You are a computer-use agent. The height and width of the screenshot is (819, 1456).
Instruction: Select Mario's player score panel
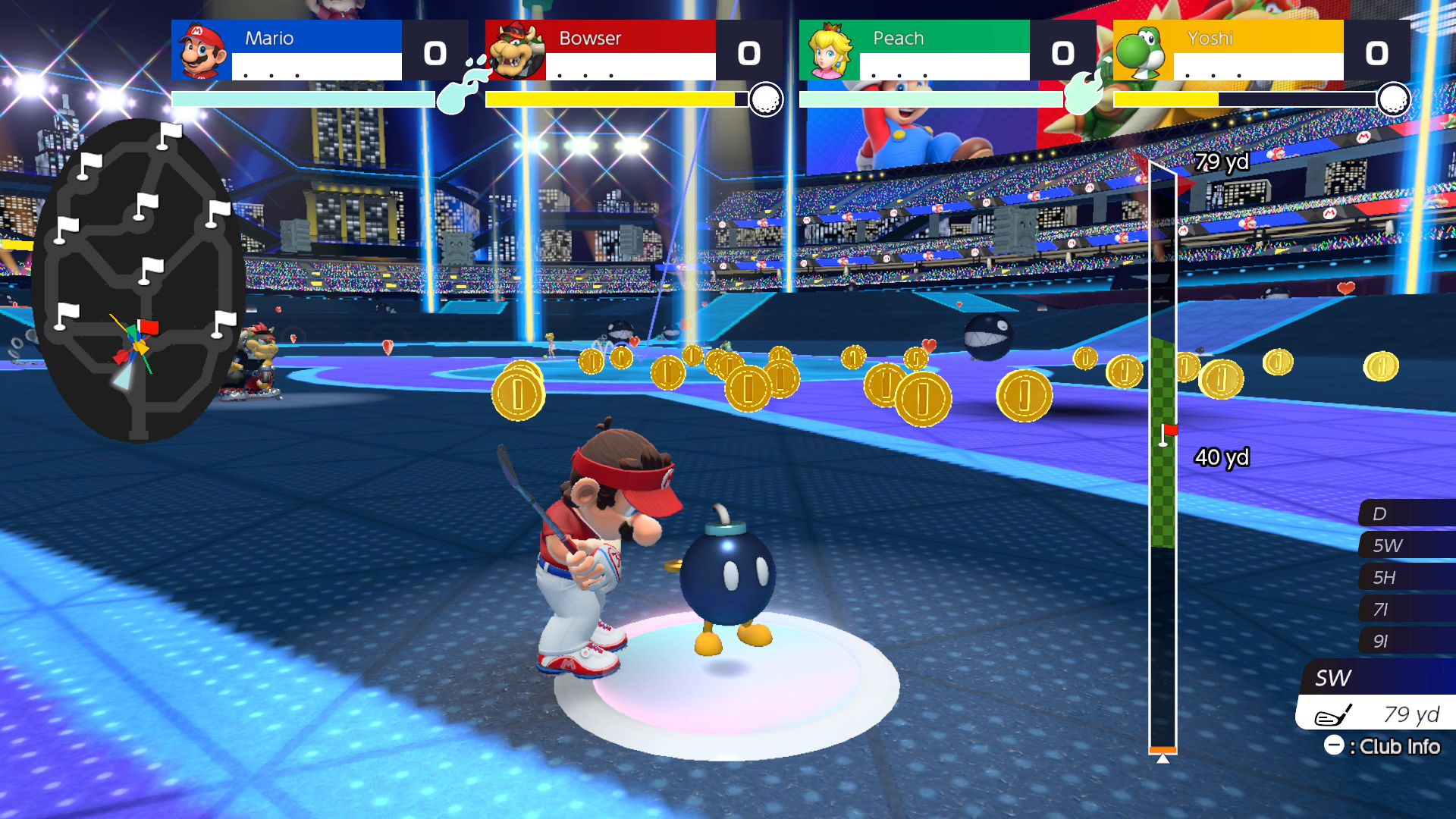pos(318,50)
